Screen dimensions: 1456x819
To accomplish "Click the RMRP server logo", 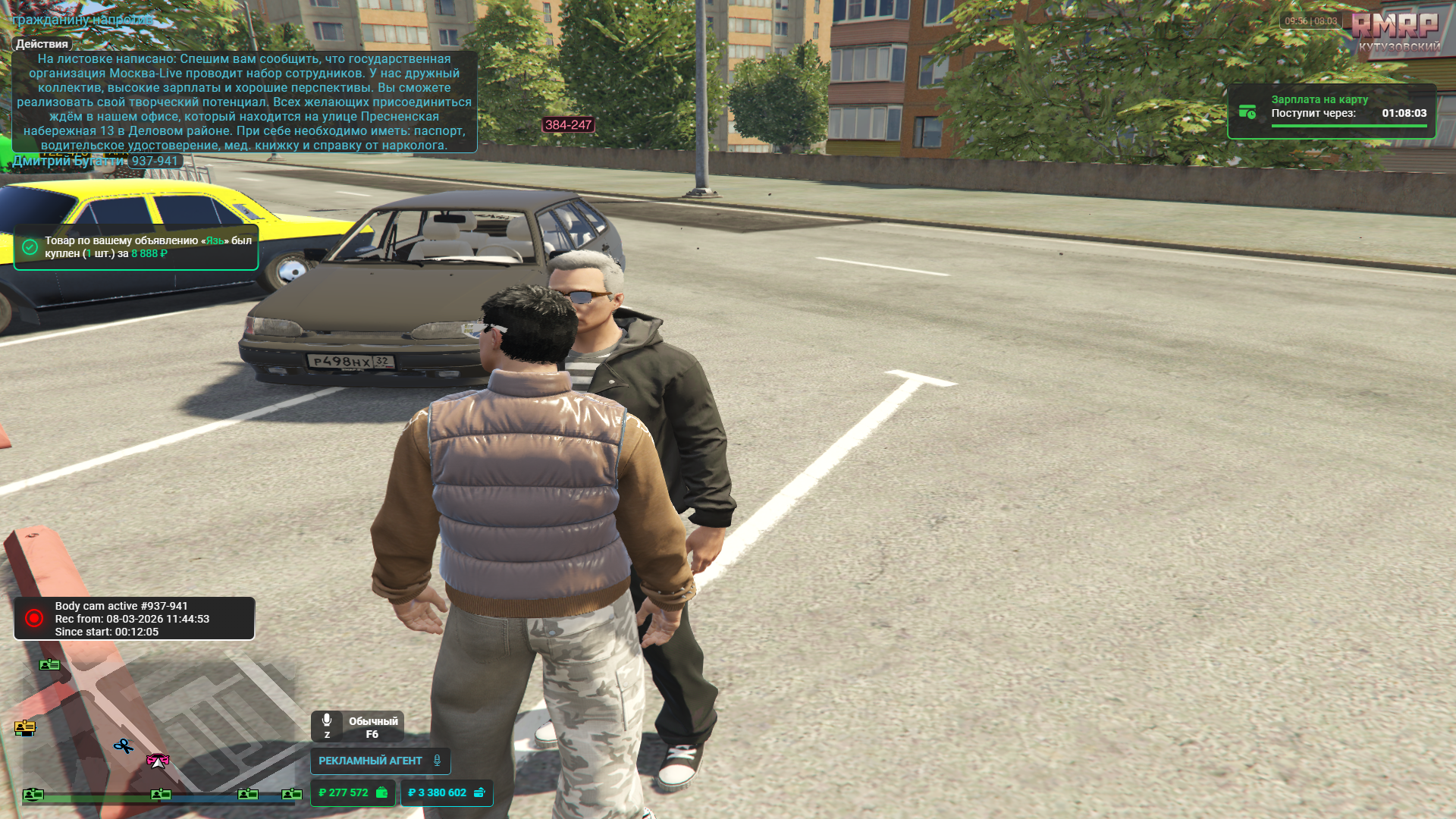I will (1394, 27).
